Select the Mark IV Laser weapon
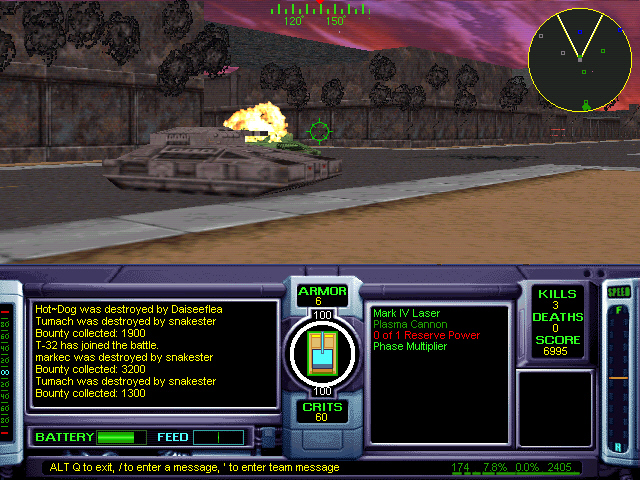 (407, 313)
